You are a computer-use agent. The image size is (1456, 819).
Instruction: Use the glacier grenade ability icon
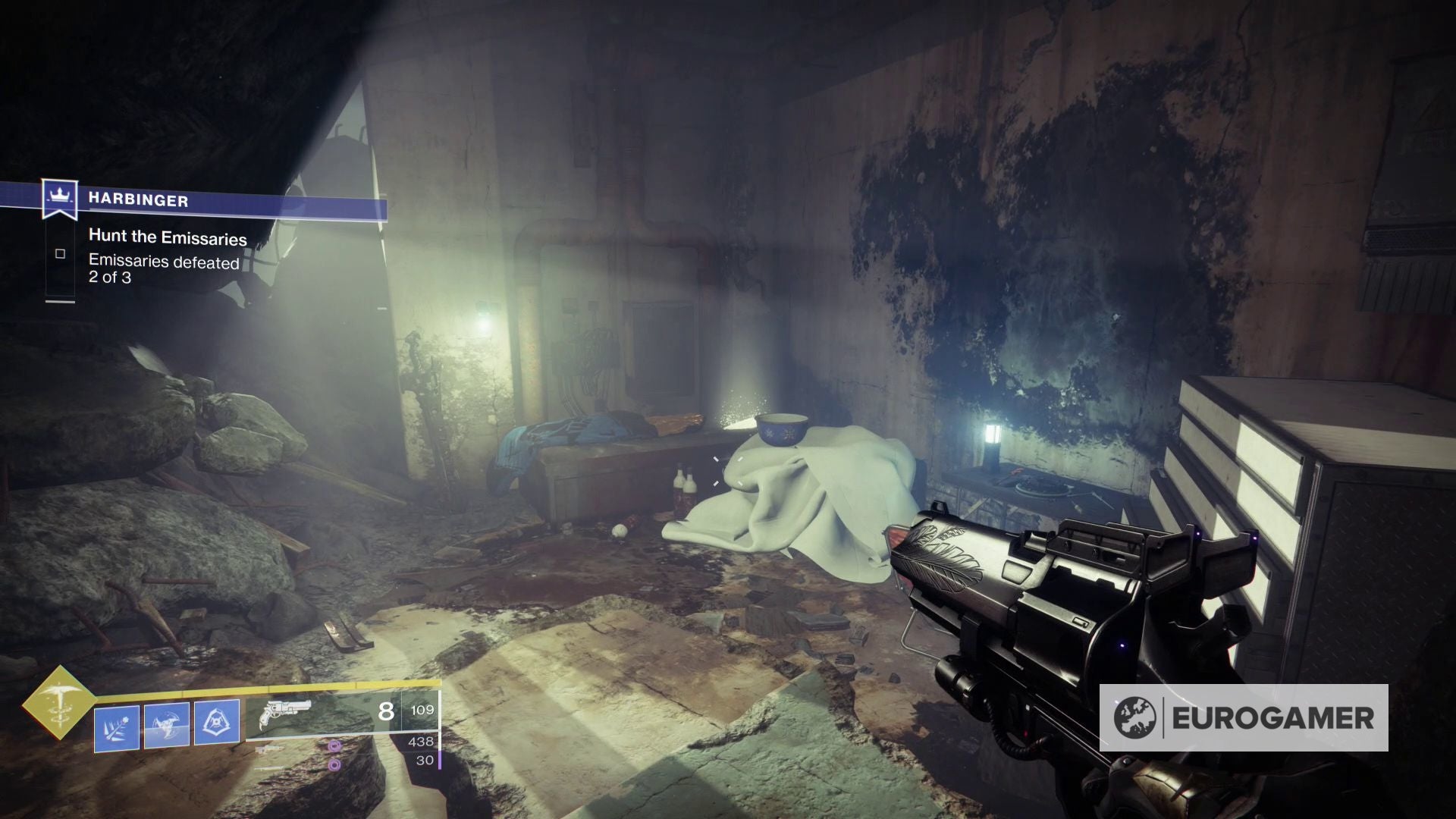point(117,728)
